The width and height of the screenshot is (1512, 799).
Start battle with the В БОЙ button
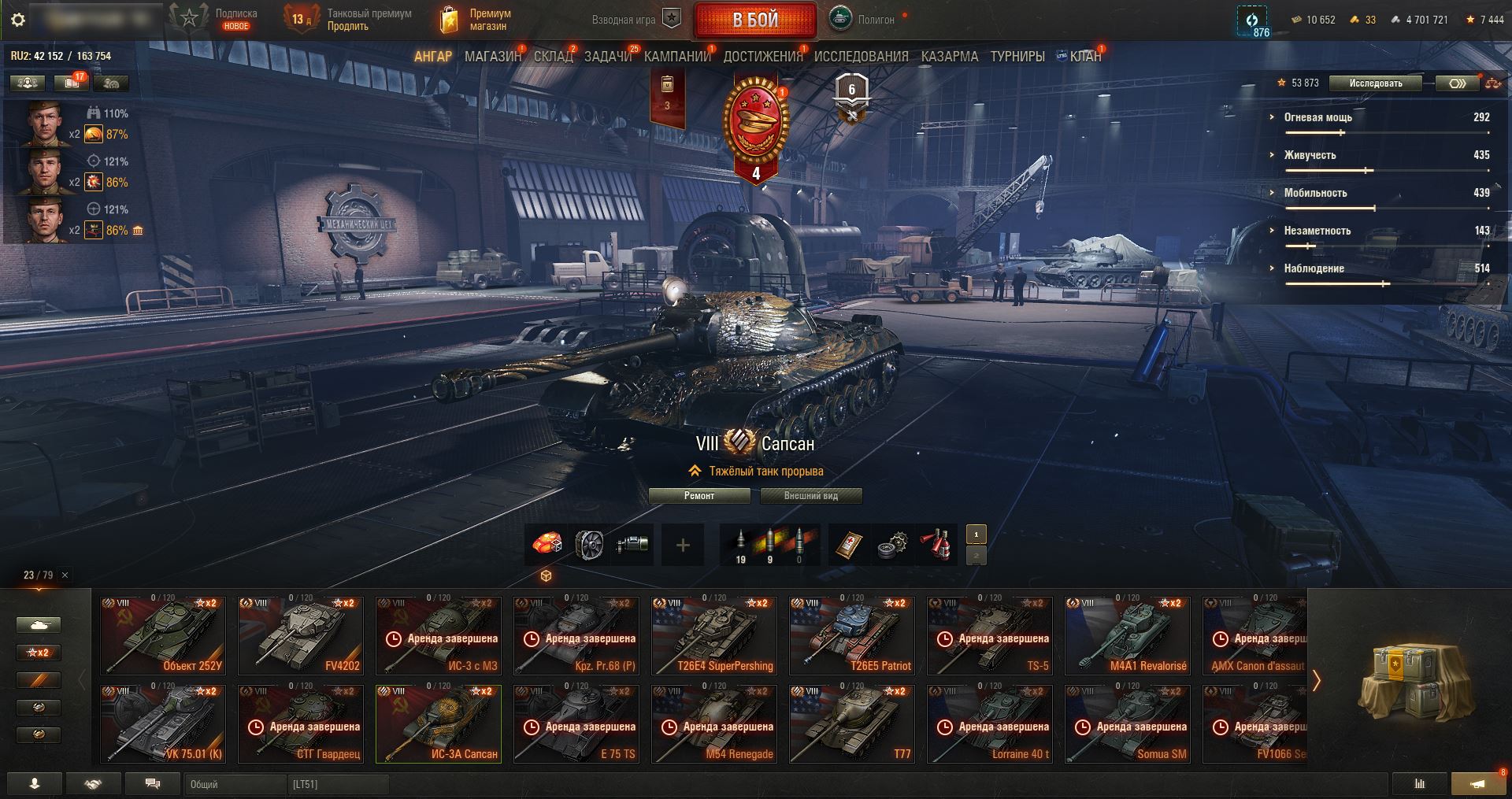pyautogui.click(x=754, y=20)
